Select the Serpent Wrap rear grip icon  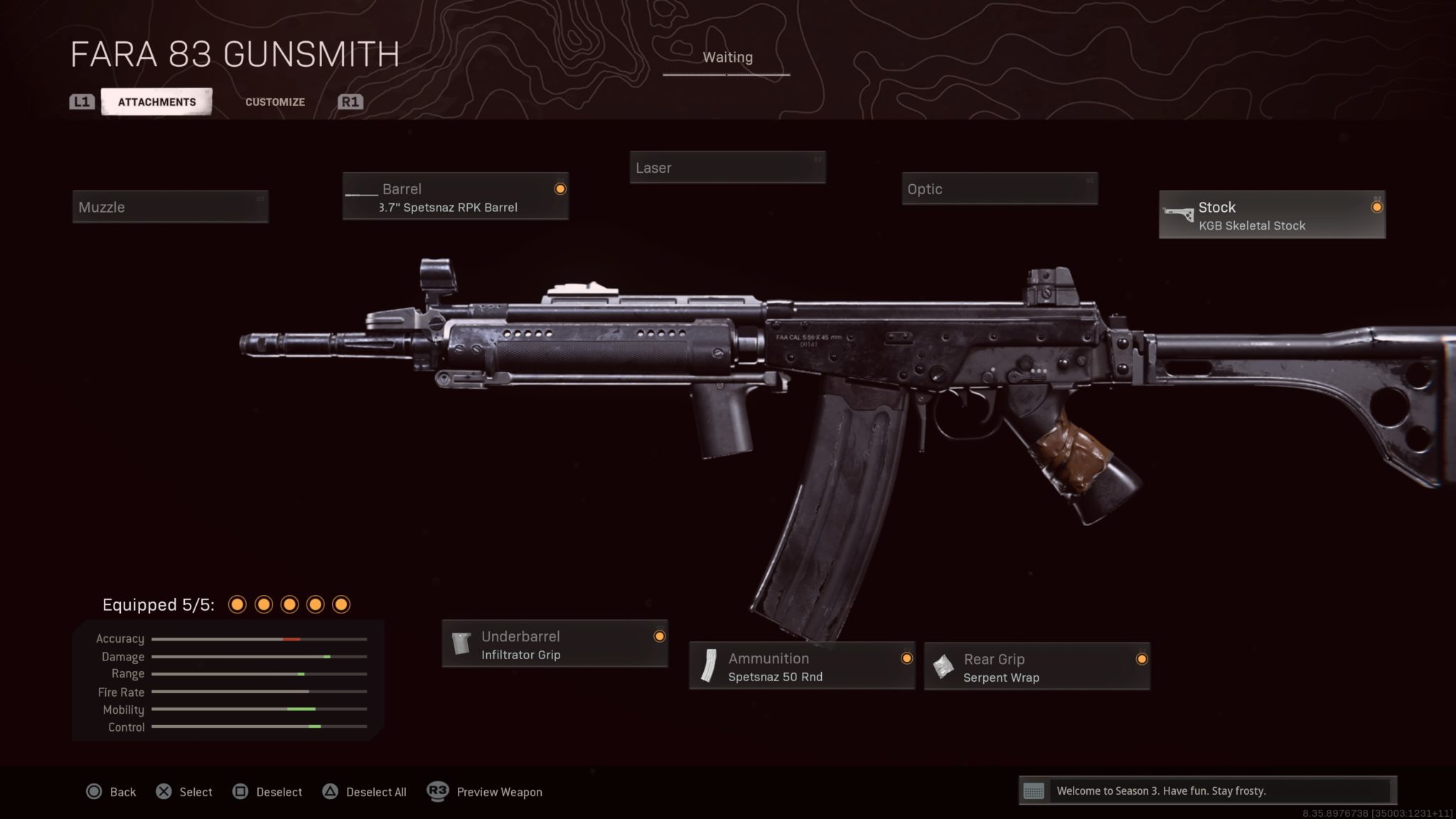[x=943, y=666]
